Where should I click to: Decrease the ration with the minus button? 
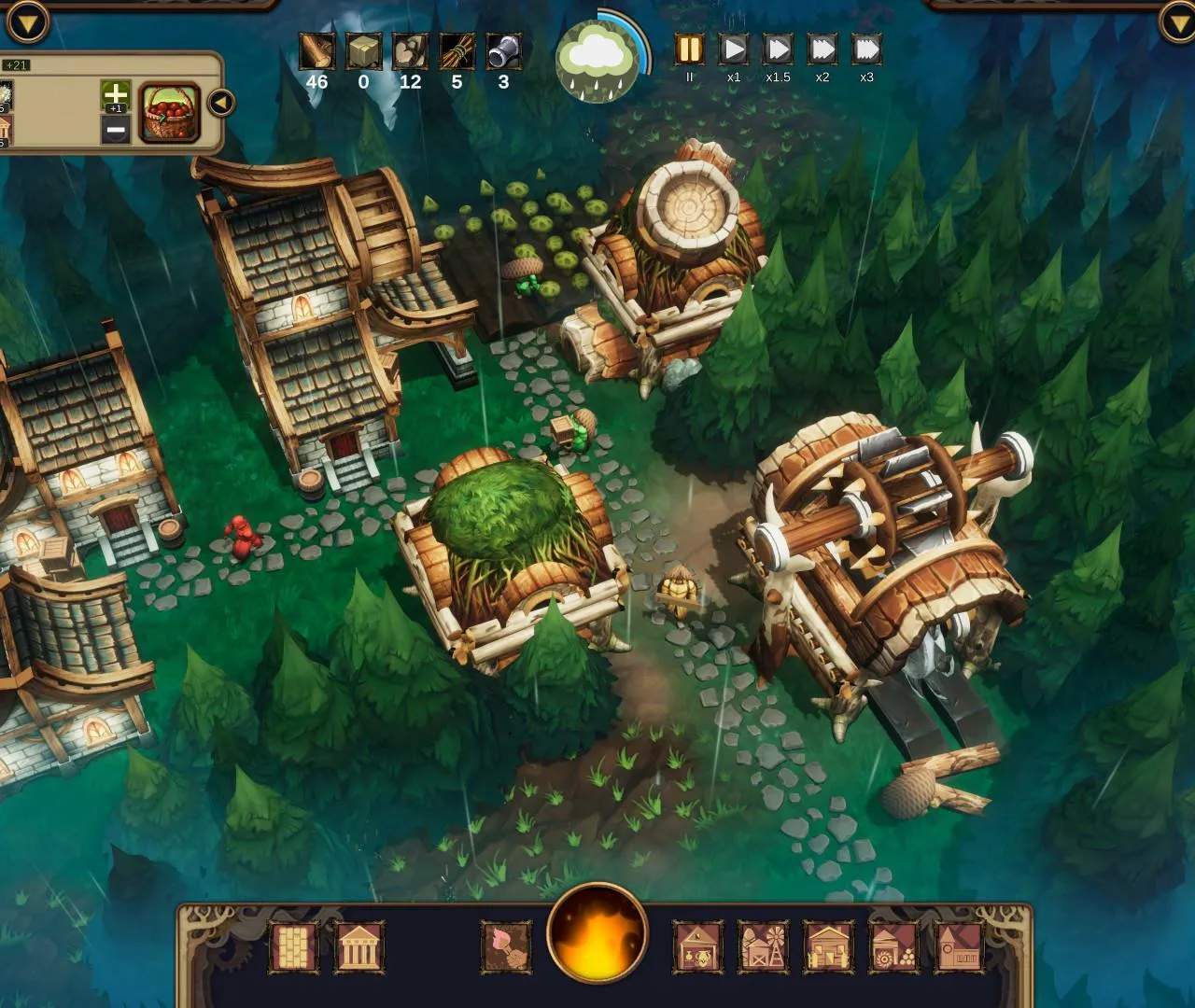click(115, 130)
